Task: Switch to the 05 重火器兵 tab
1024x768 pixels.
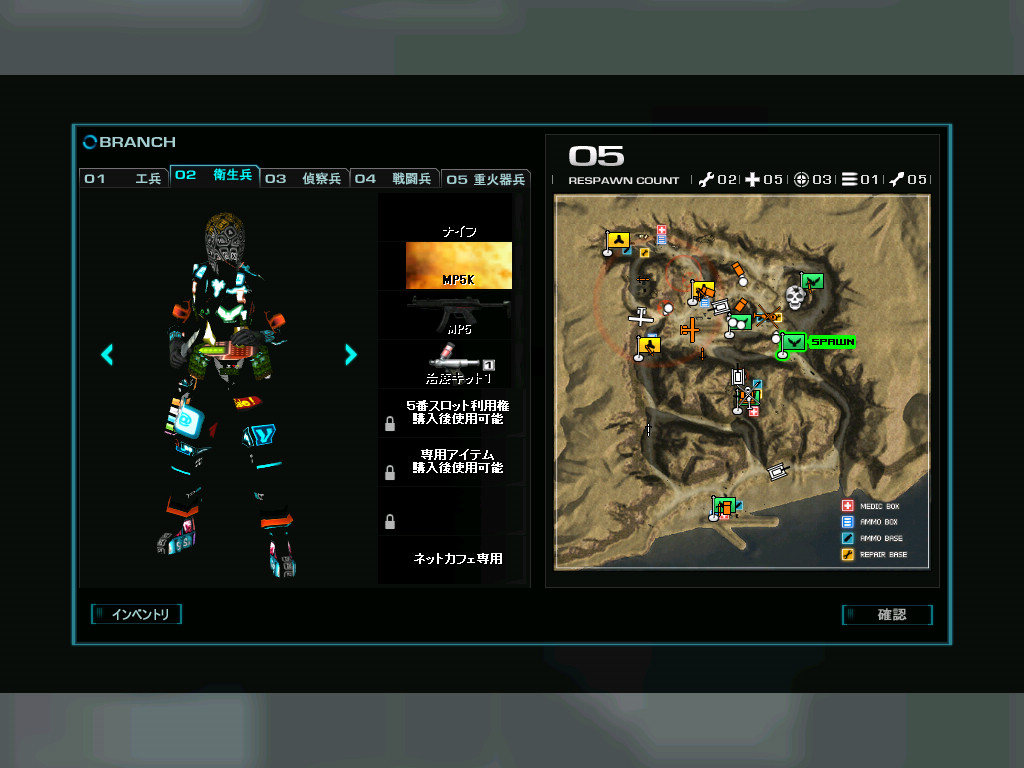Action: pyautogui.click(x=485, y=180)
